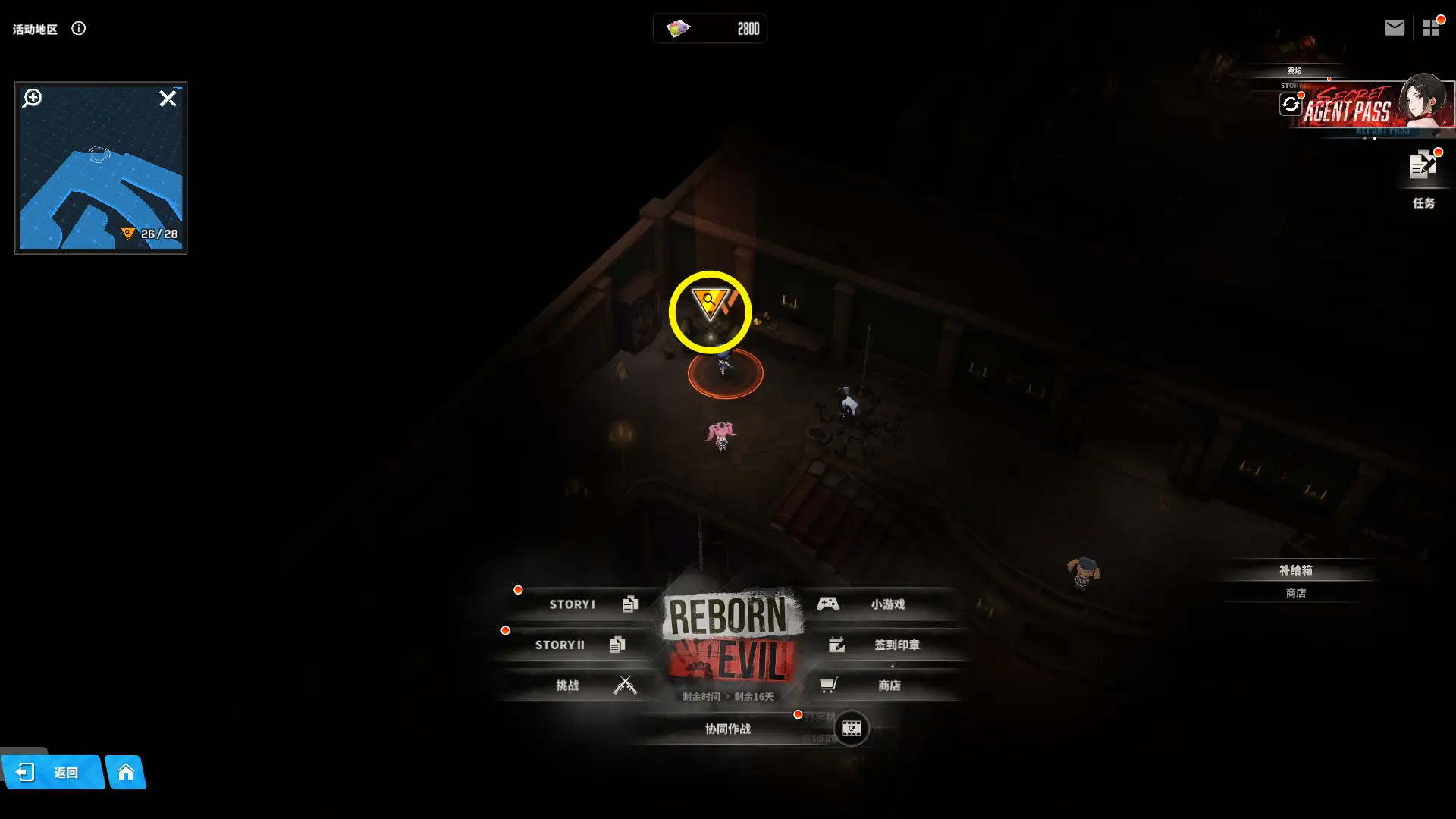Image resolution: width=1456 pixels, height=819 pixels.
Task: Click the orange investigation marker
Action: [710, 303]
